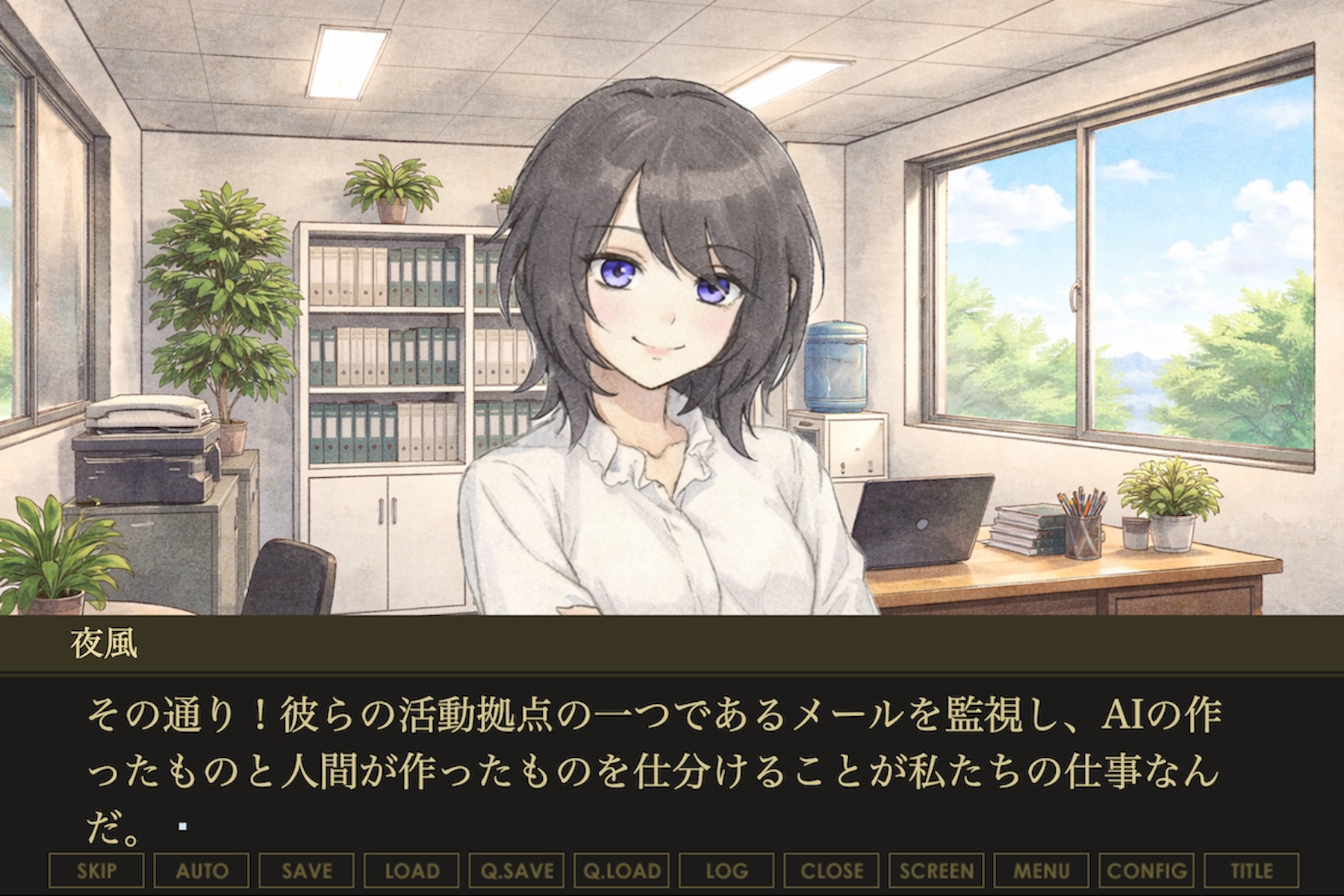Open the LOAD menu
This screenshot has height=896, width=1344.
(411, 871)
